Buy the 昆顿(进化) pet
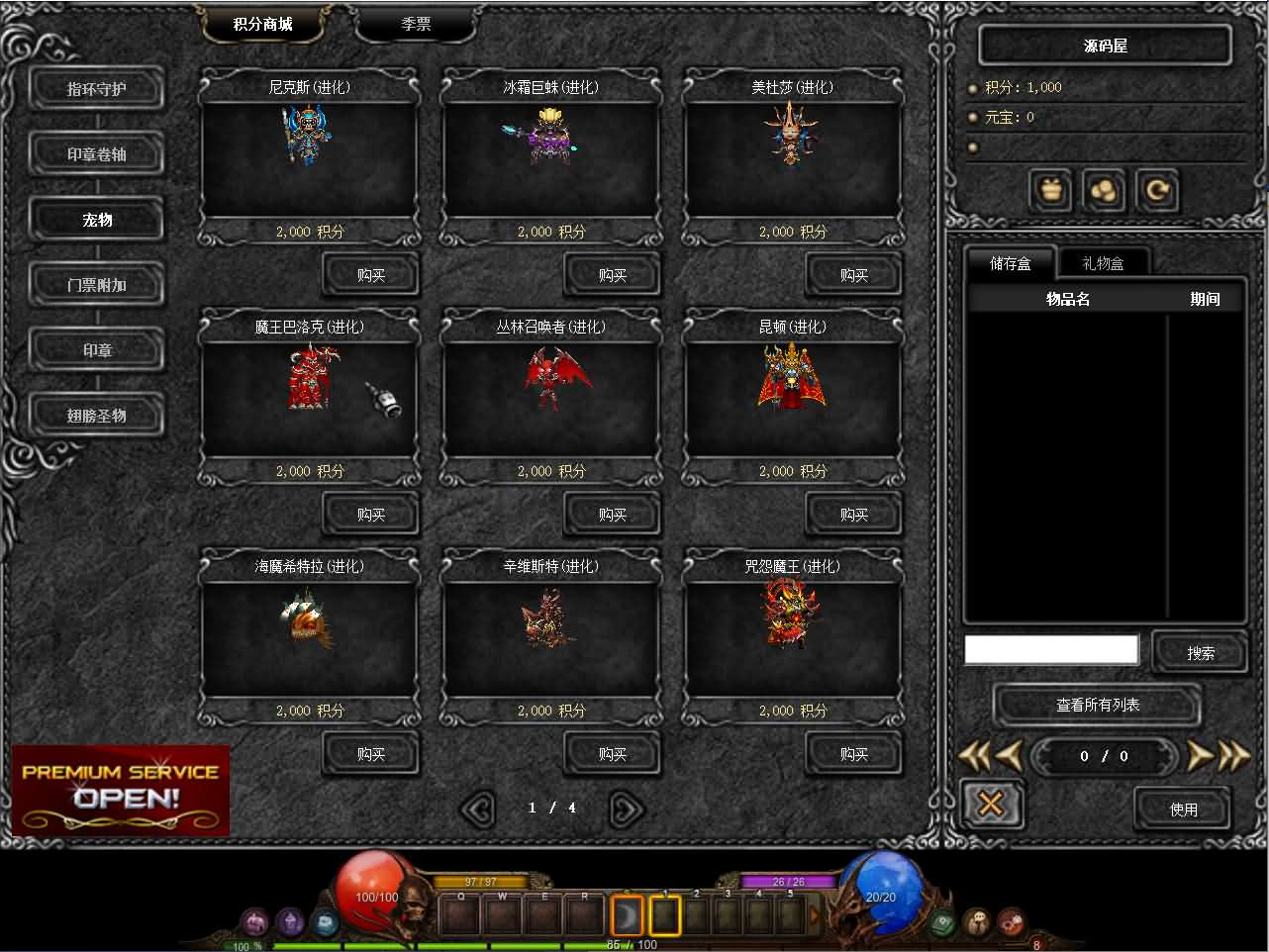This screenshot has height=952, width=1269. pos(854,515)
